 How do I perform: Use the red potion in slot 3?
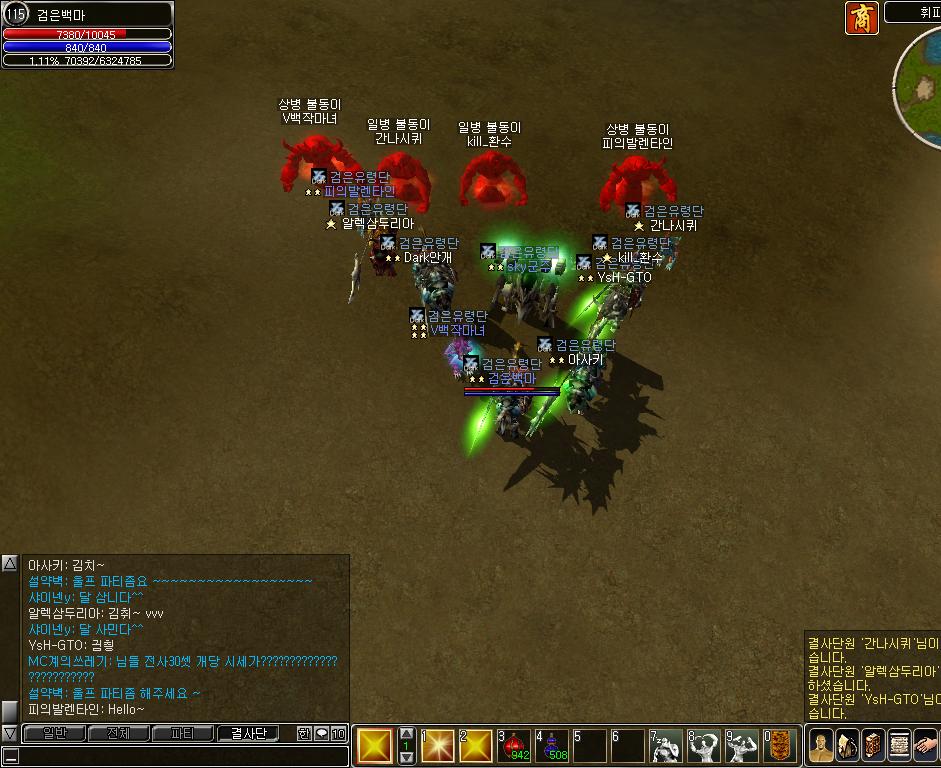(514, 746)
